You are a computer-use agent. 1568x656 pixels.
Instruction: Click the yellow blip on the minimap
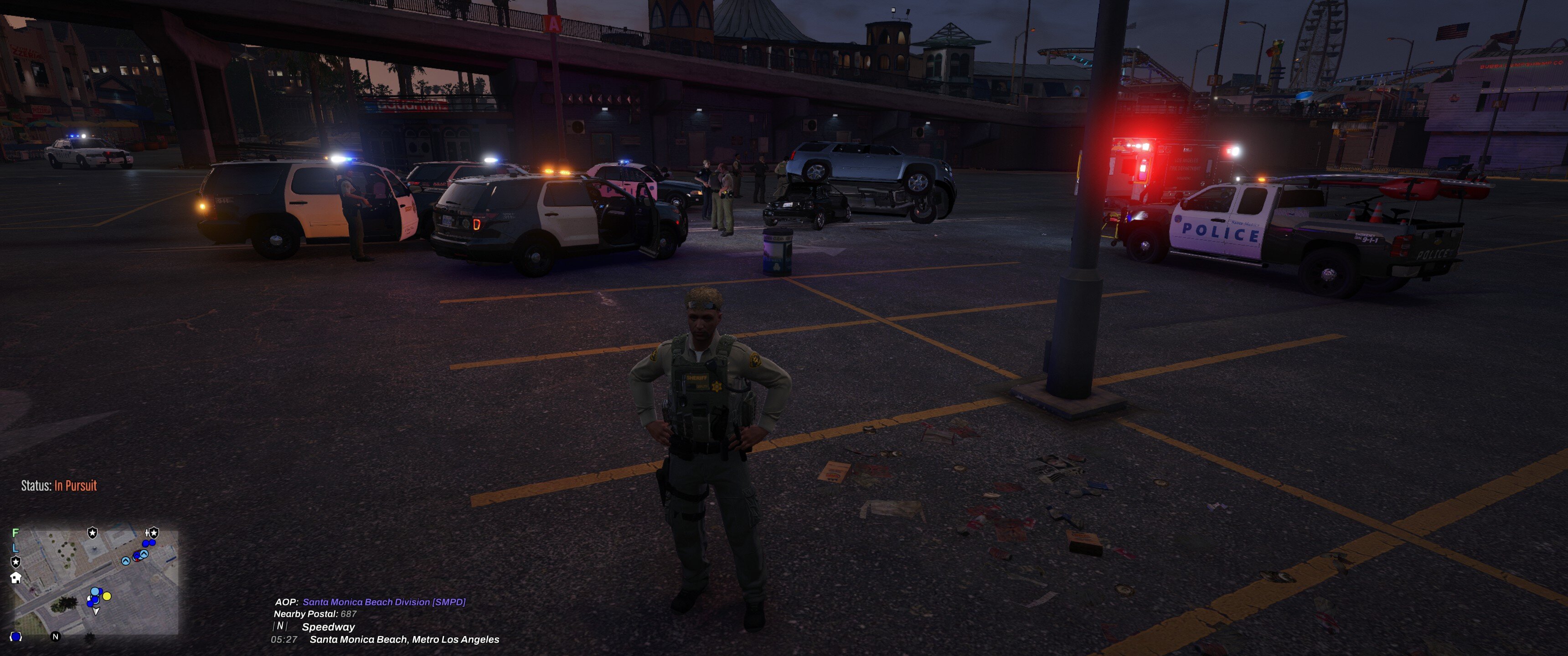(107, 596)
